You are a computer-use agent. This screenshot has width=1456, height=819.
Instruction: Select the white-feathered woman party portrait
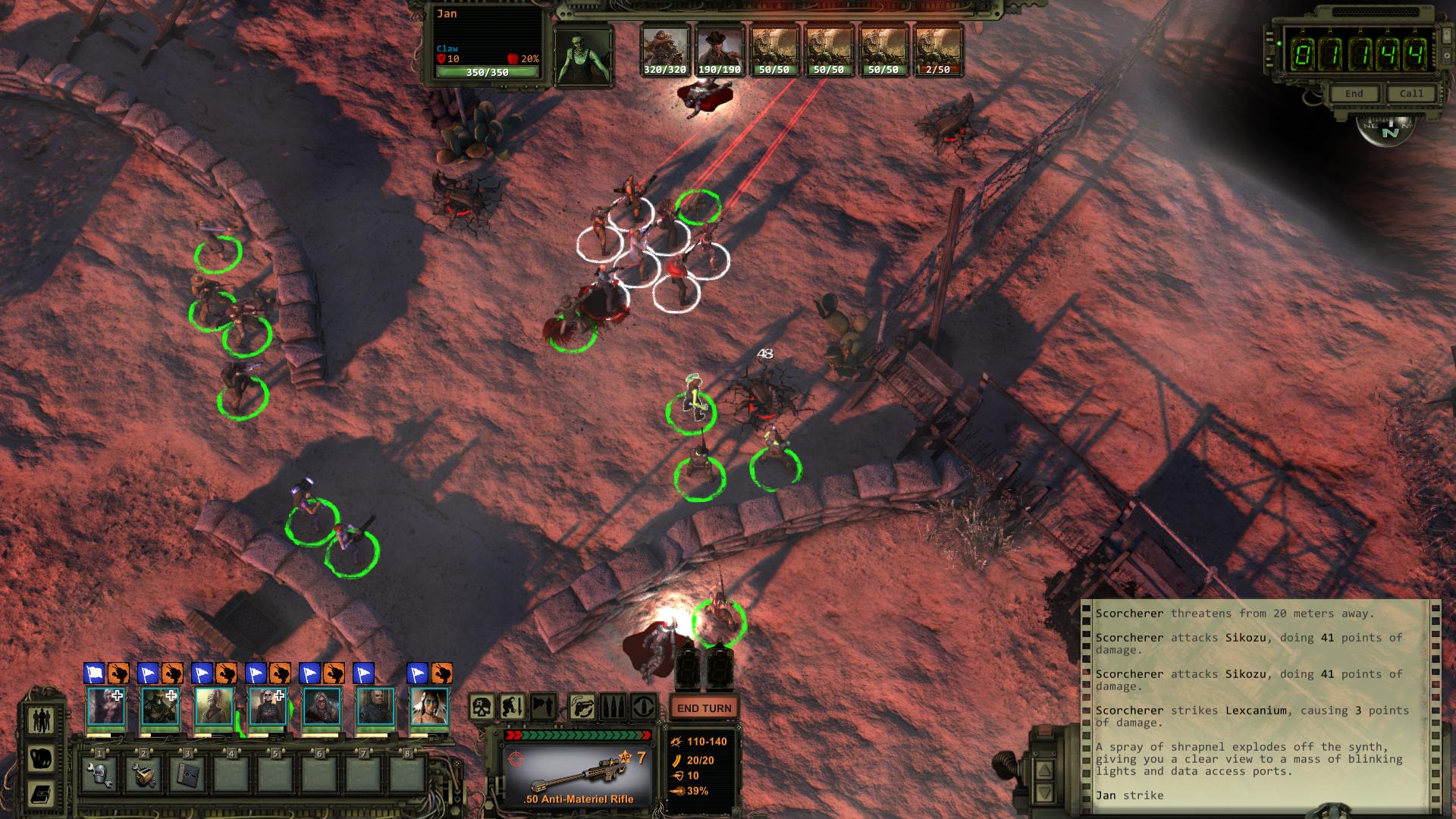pyautogui.click(x=428, y=707)
